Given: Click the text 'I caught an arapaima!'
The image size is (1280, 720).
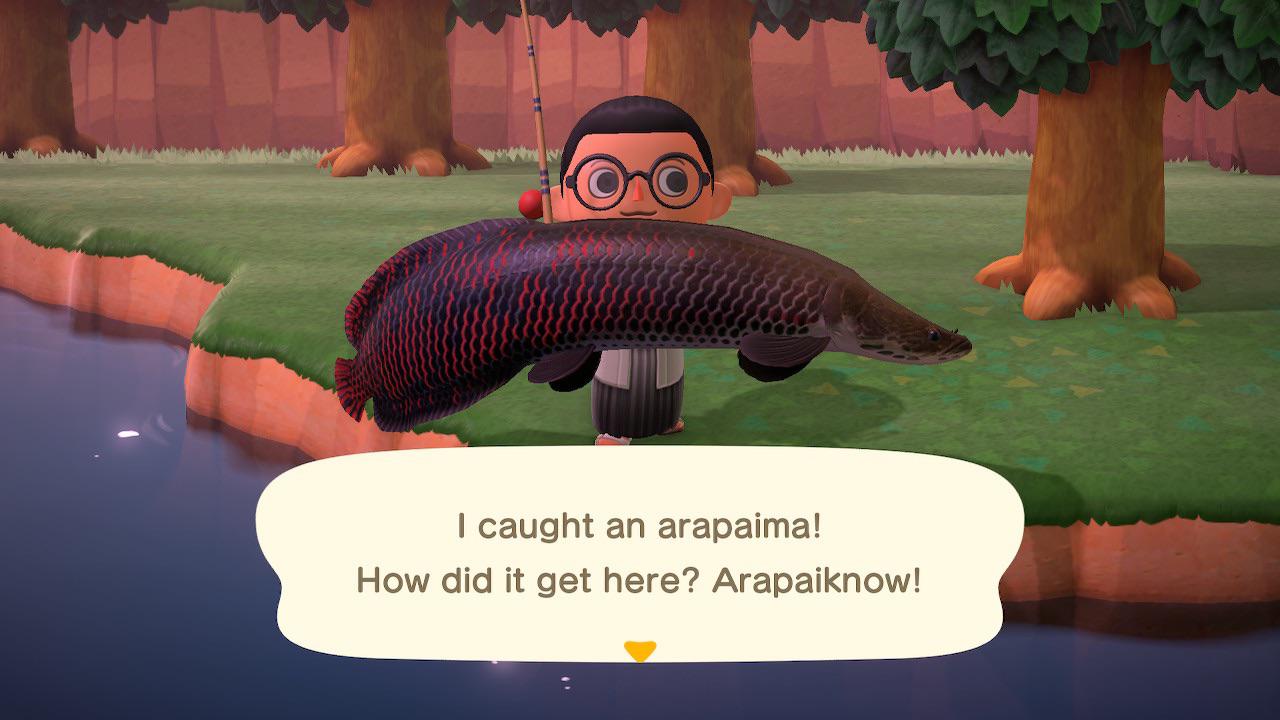Looking at the screenshot, I should tap(639, 525).
